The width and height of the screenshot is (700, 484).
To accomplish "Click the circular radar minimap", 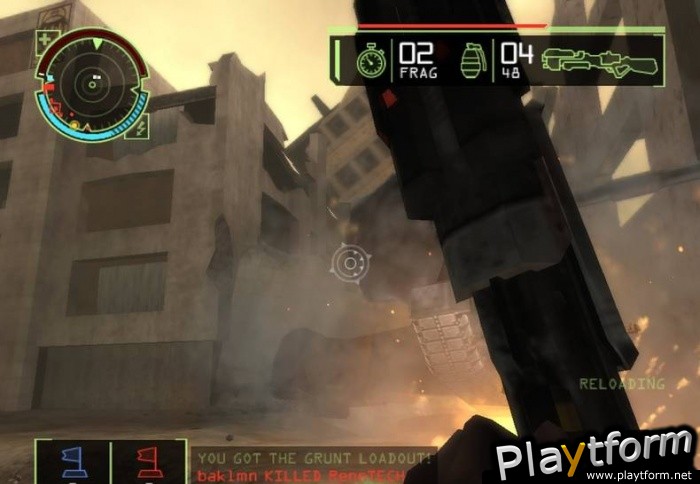I will click(91, 80).
